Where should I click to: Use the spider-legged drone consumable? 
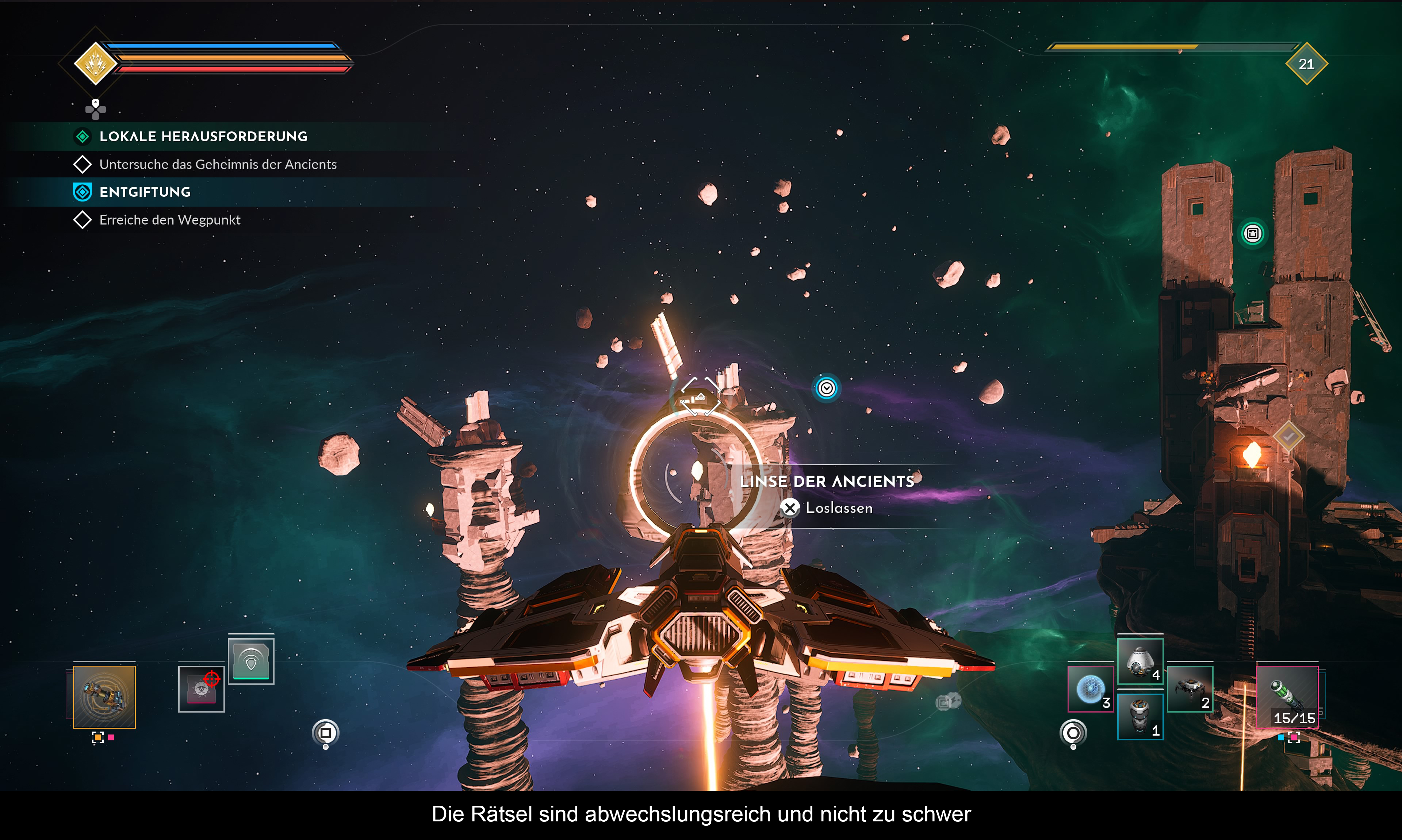point(1190,689)
